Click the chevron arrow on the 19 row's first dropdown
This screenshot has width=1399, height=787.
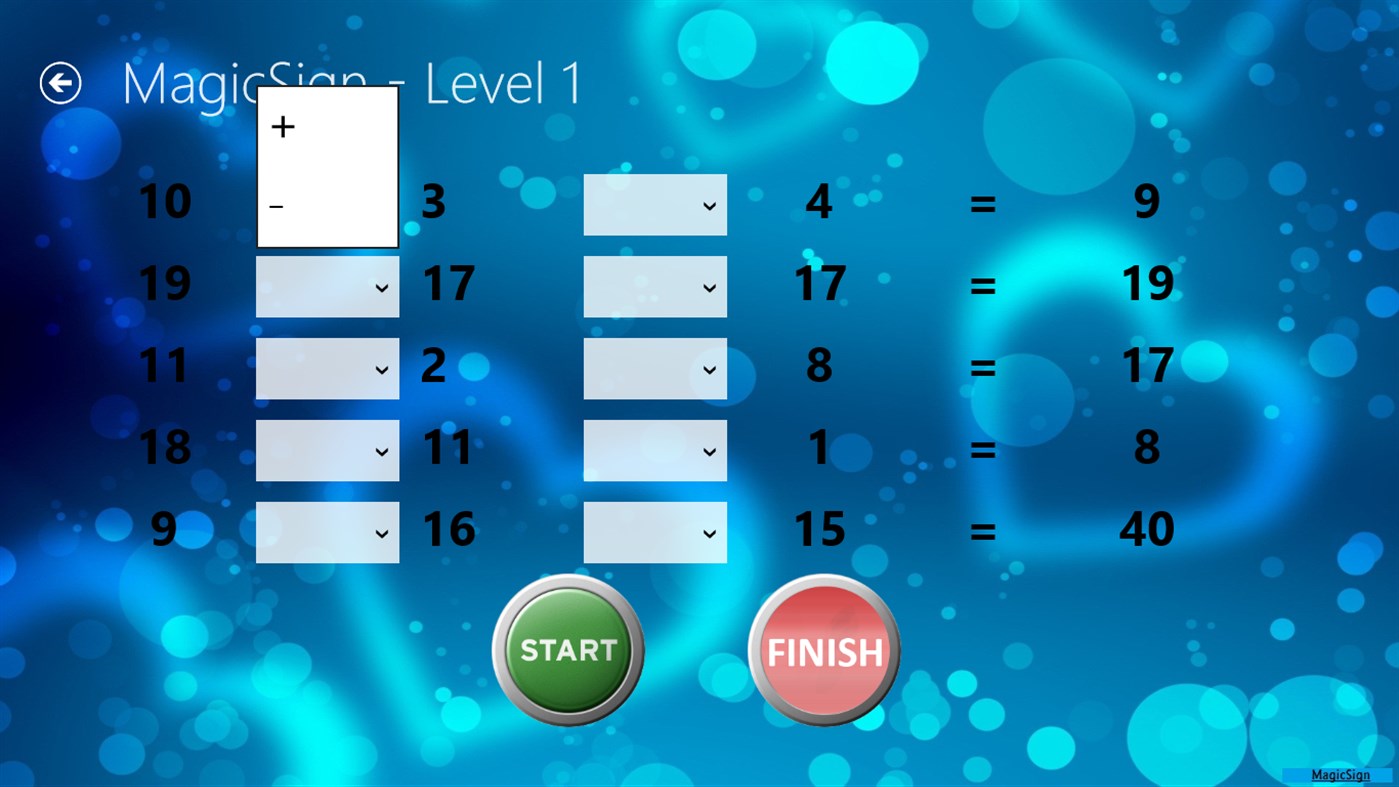pyautogui.click(x=383, y=286)
